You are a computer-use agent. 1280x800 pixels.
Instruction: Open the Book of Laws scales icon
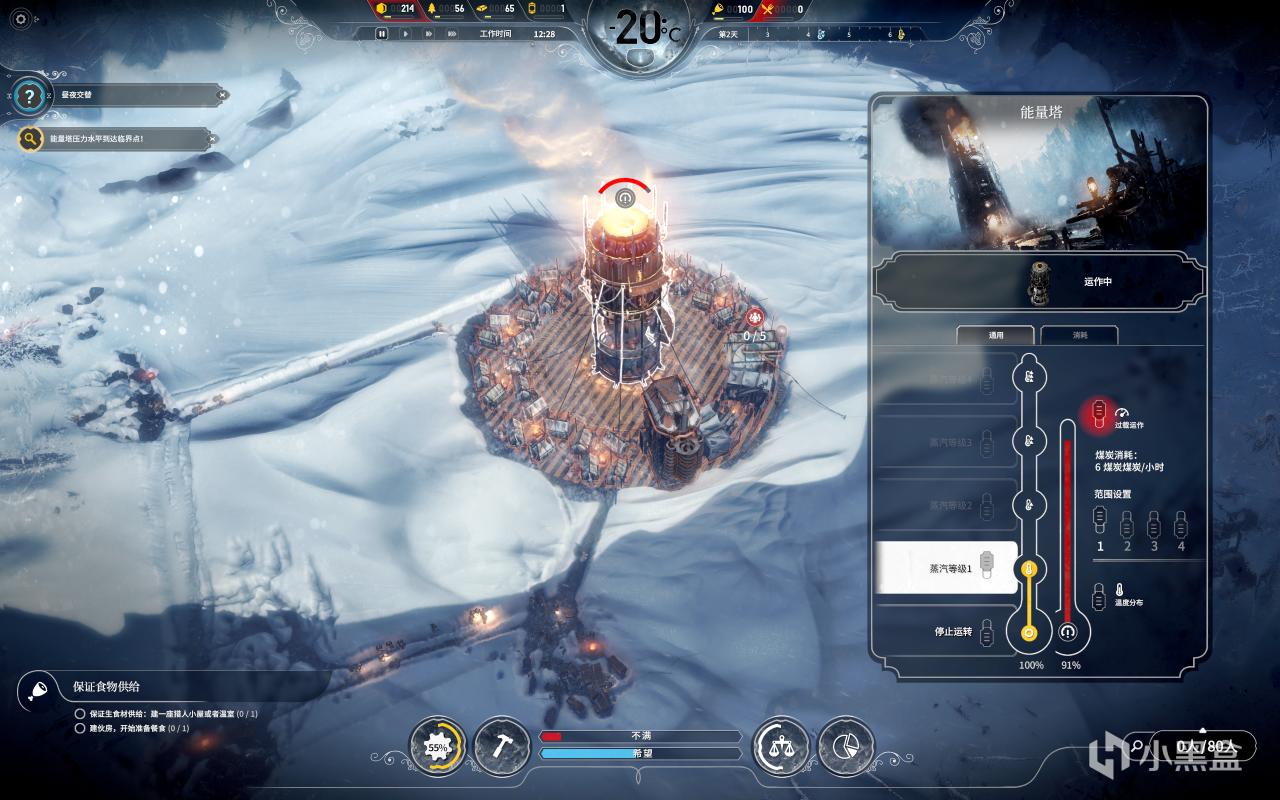[x=780, y=746]
